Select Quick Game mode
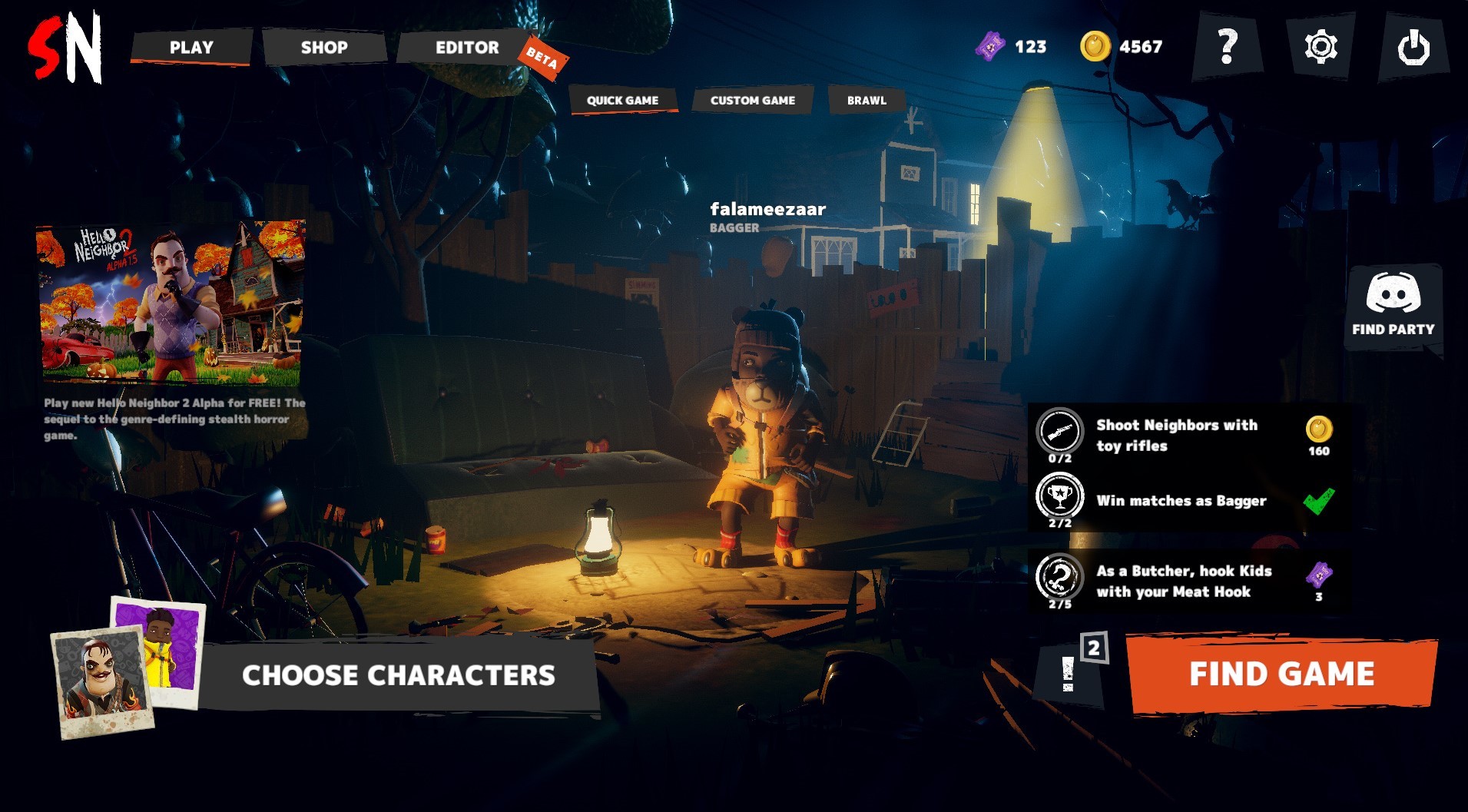The image size is (1468, 812). click(622, 101)
